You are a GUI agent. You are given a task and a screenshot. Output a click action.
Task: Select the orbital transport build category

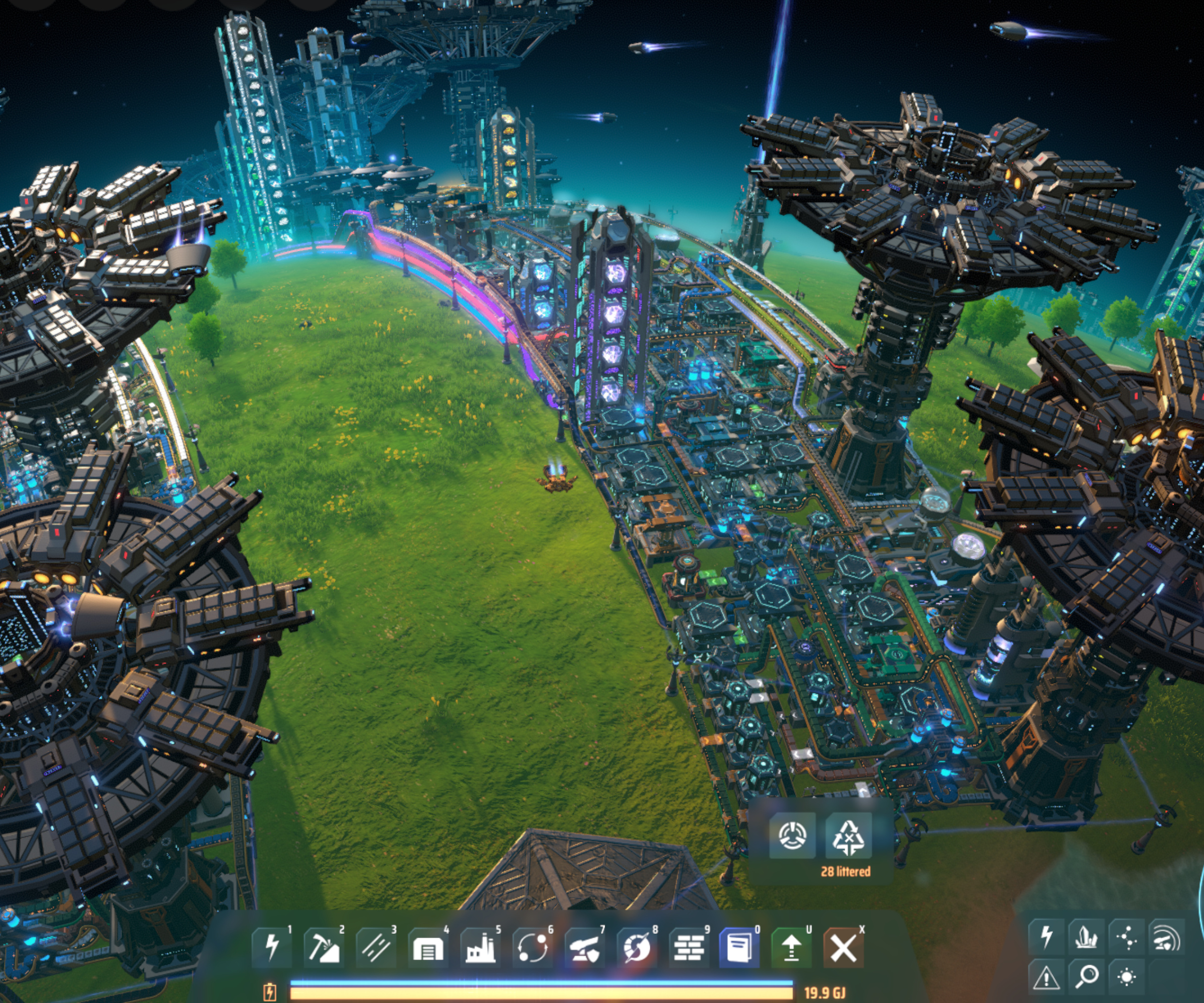(x=533, y=947)
